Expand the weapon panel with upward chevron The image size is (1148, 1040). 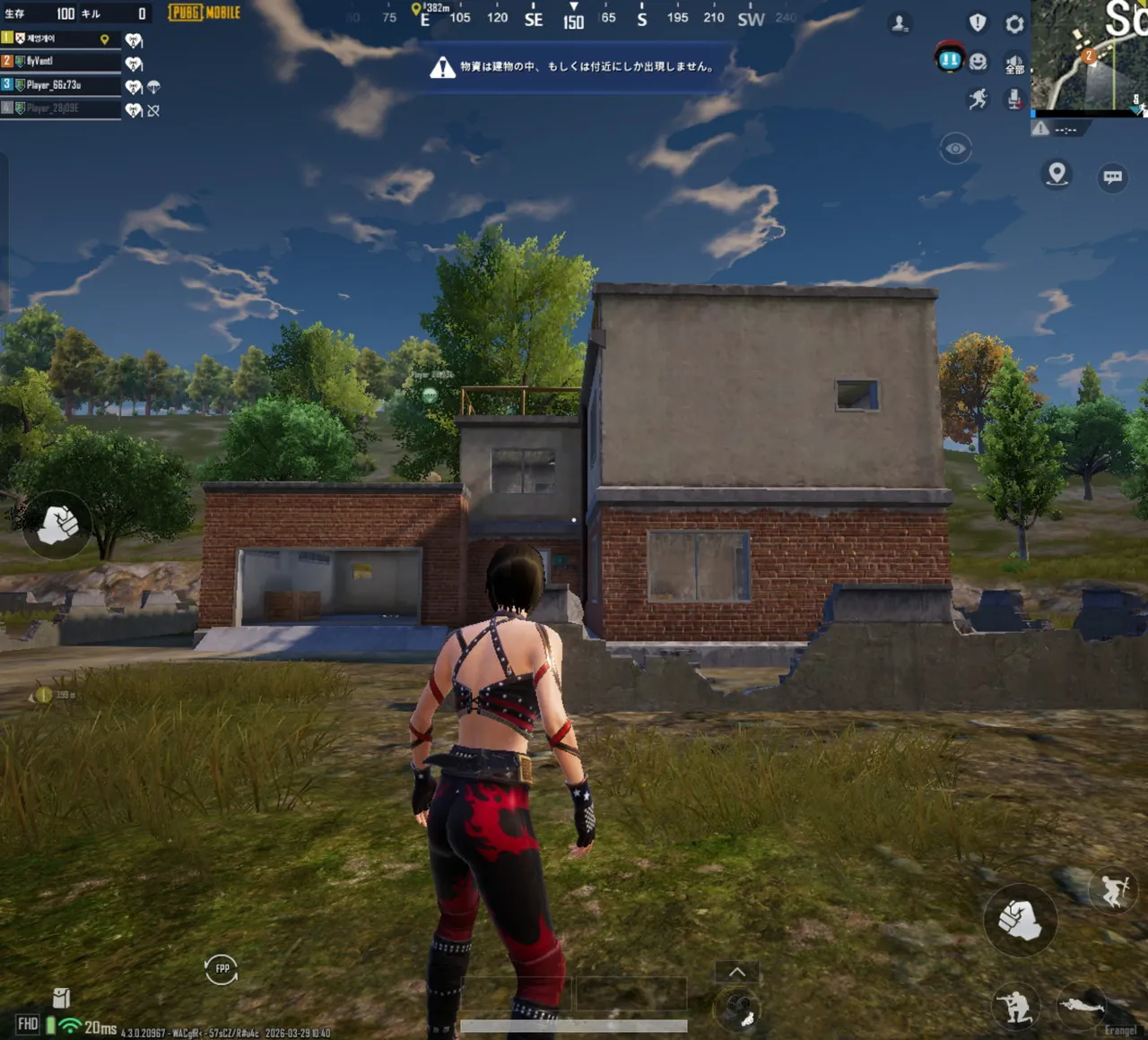tap(737, 972)
